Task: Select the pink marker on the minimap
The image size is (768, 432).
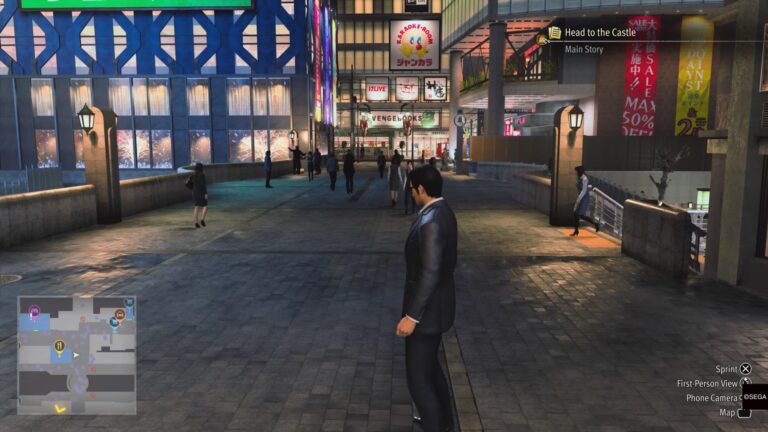Action: tap(34, 312)
